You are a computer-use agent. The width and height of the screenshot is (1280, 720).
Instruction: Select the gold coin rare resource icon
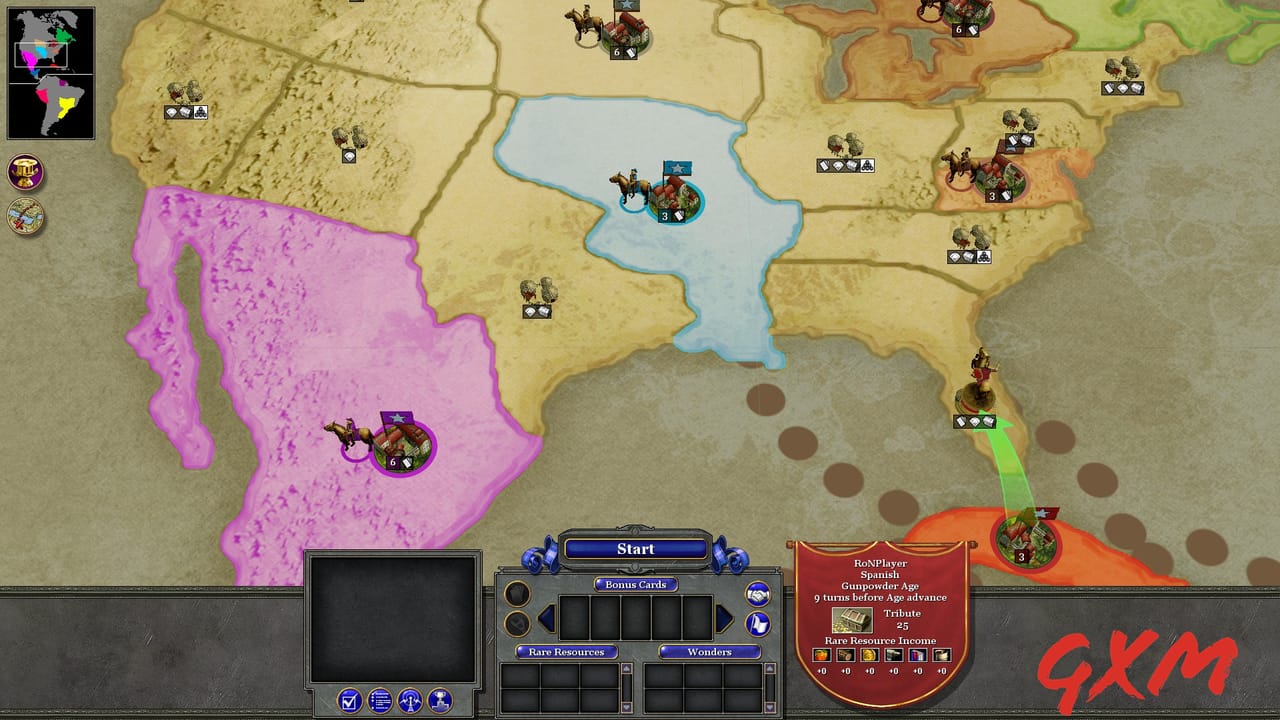point(869,655)
